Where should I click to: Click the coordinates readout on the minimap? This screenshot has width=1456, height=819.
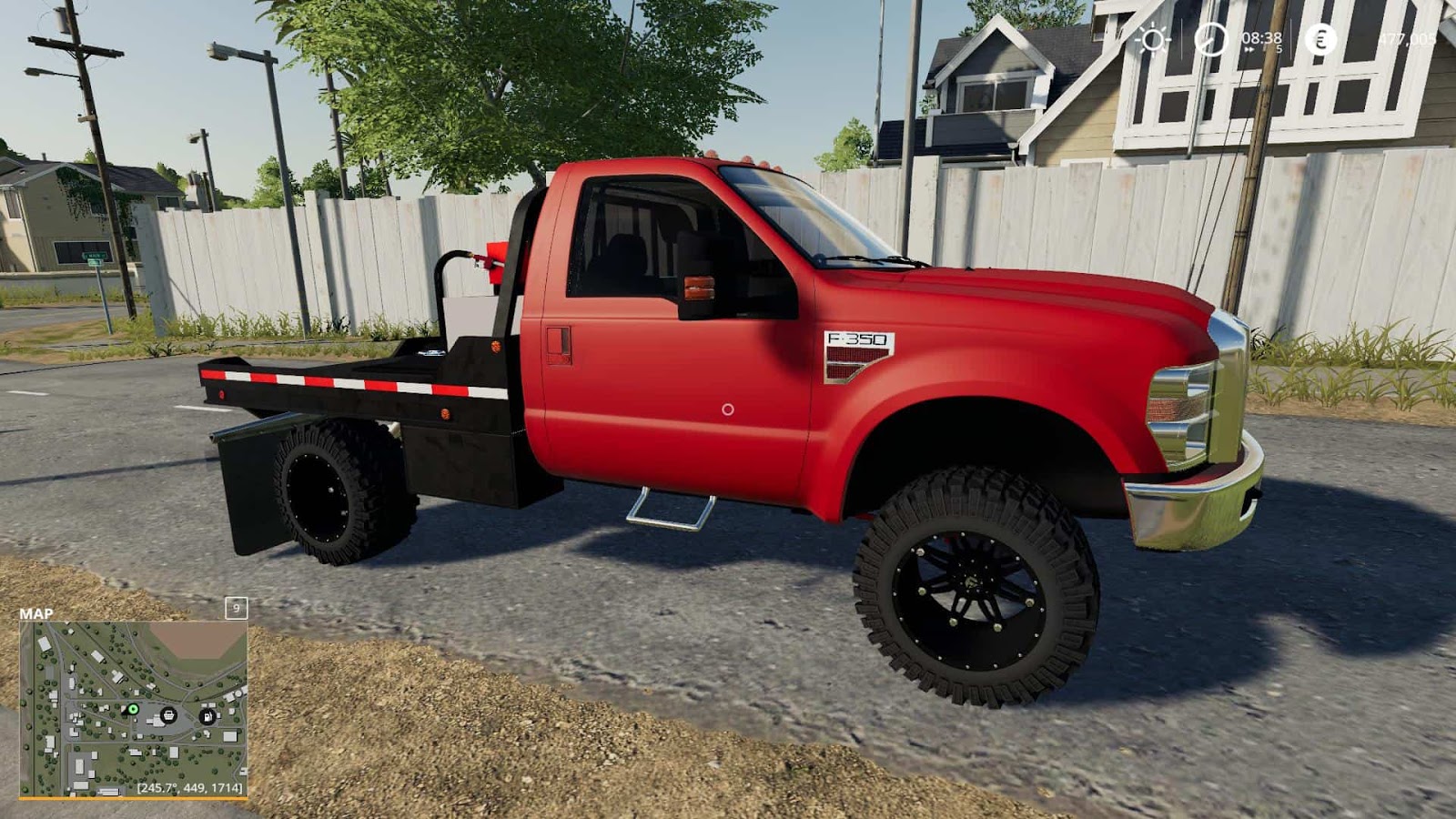189,787
